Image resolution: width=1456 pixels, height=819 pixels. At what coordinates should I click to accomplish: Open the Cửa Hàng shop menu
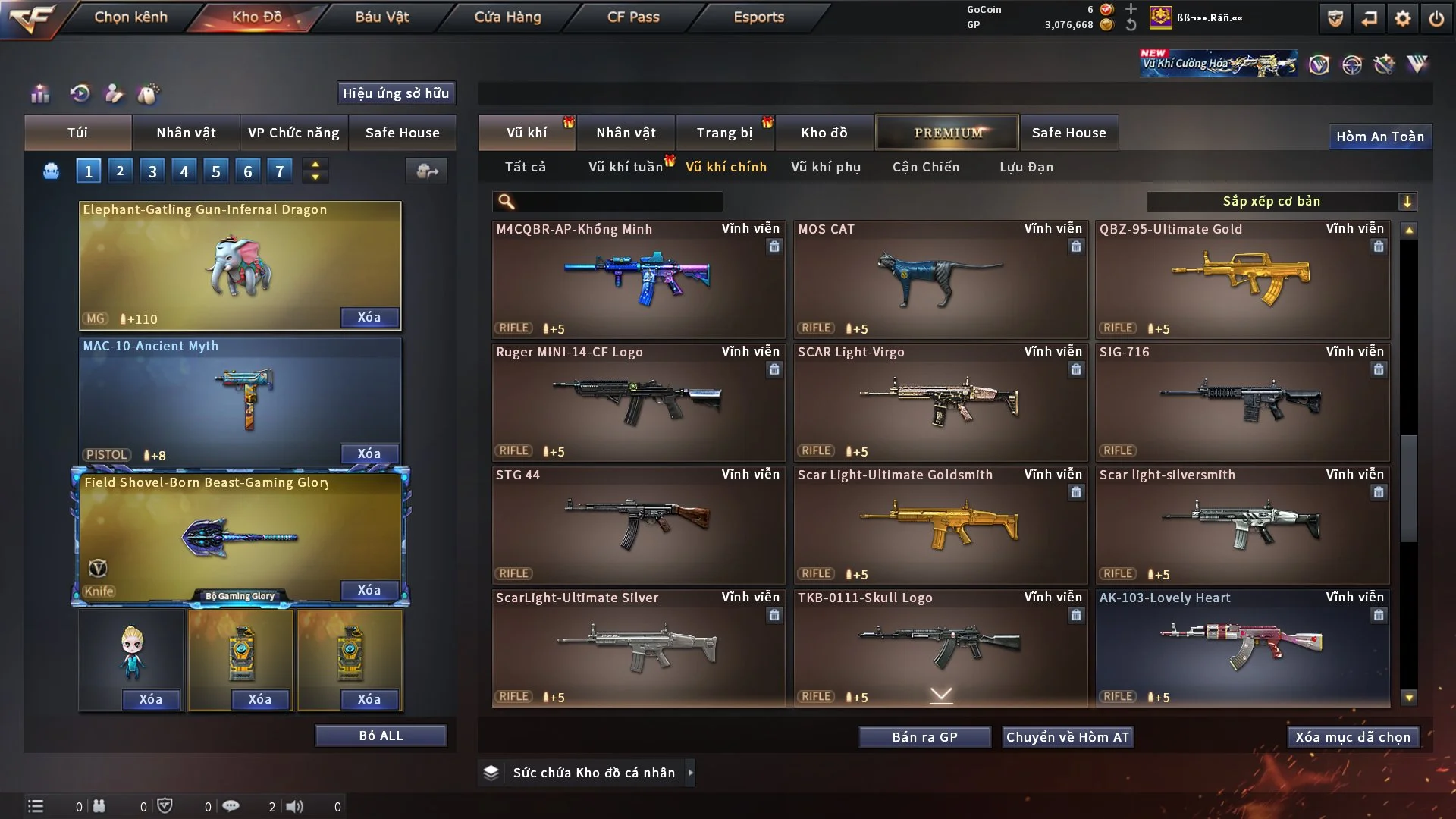[507, 17]
